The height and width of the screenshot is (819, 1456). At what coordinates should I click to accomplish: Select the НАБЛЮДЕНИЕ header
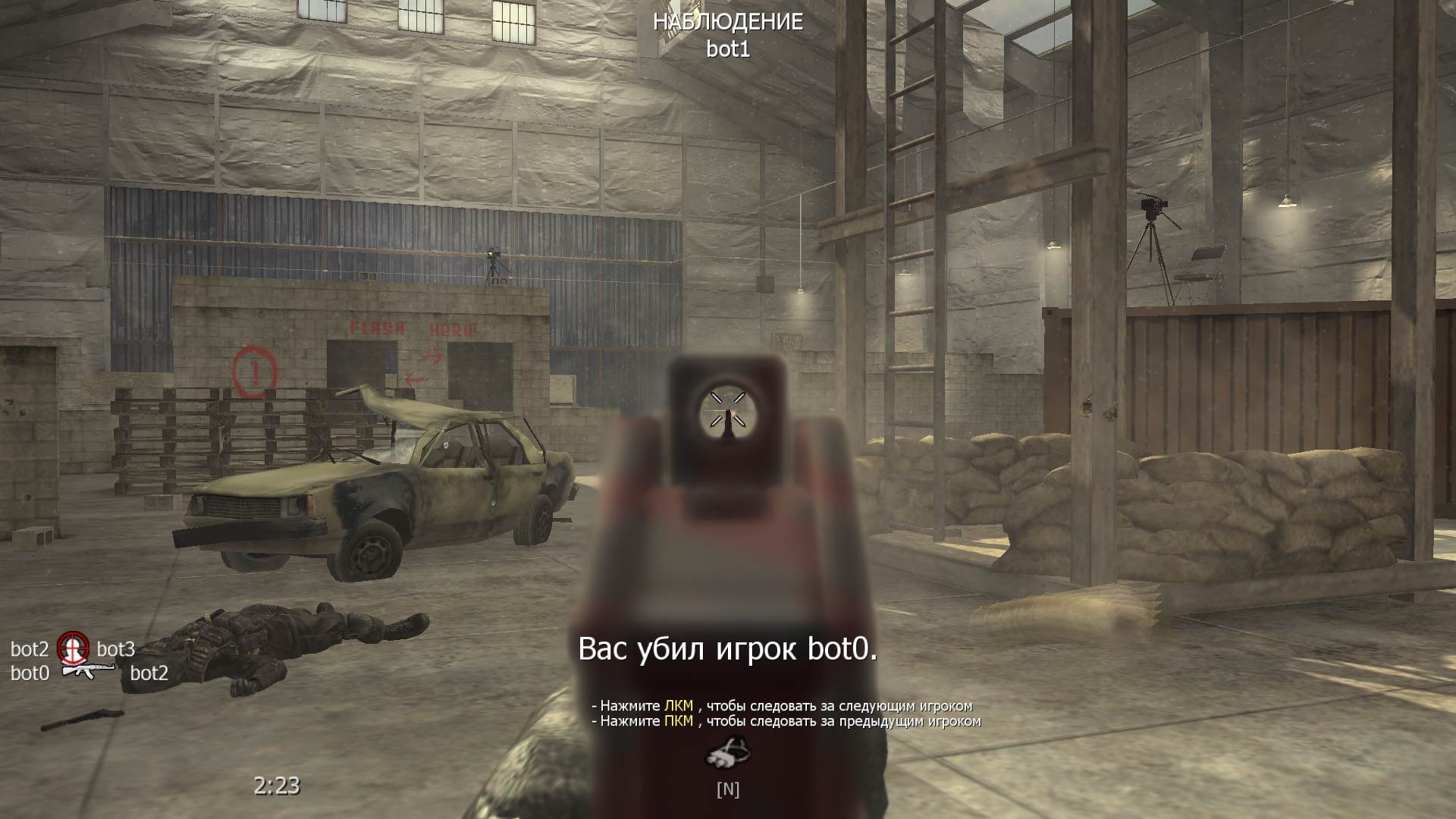[x=727, y=22]
